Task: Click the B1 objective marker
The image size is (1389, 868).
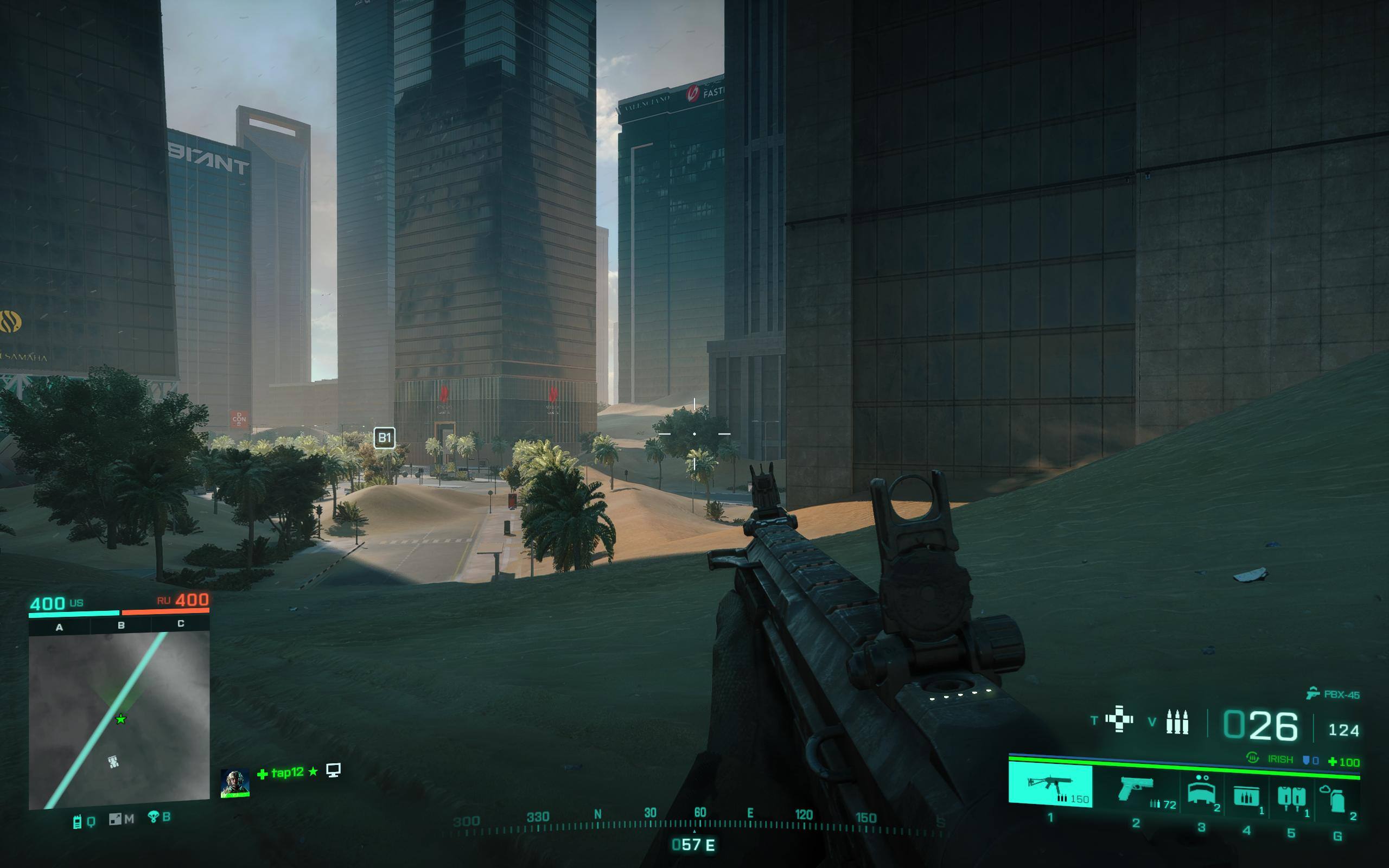Action: pyautogui.click(x=384, y=438)
